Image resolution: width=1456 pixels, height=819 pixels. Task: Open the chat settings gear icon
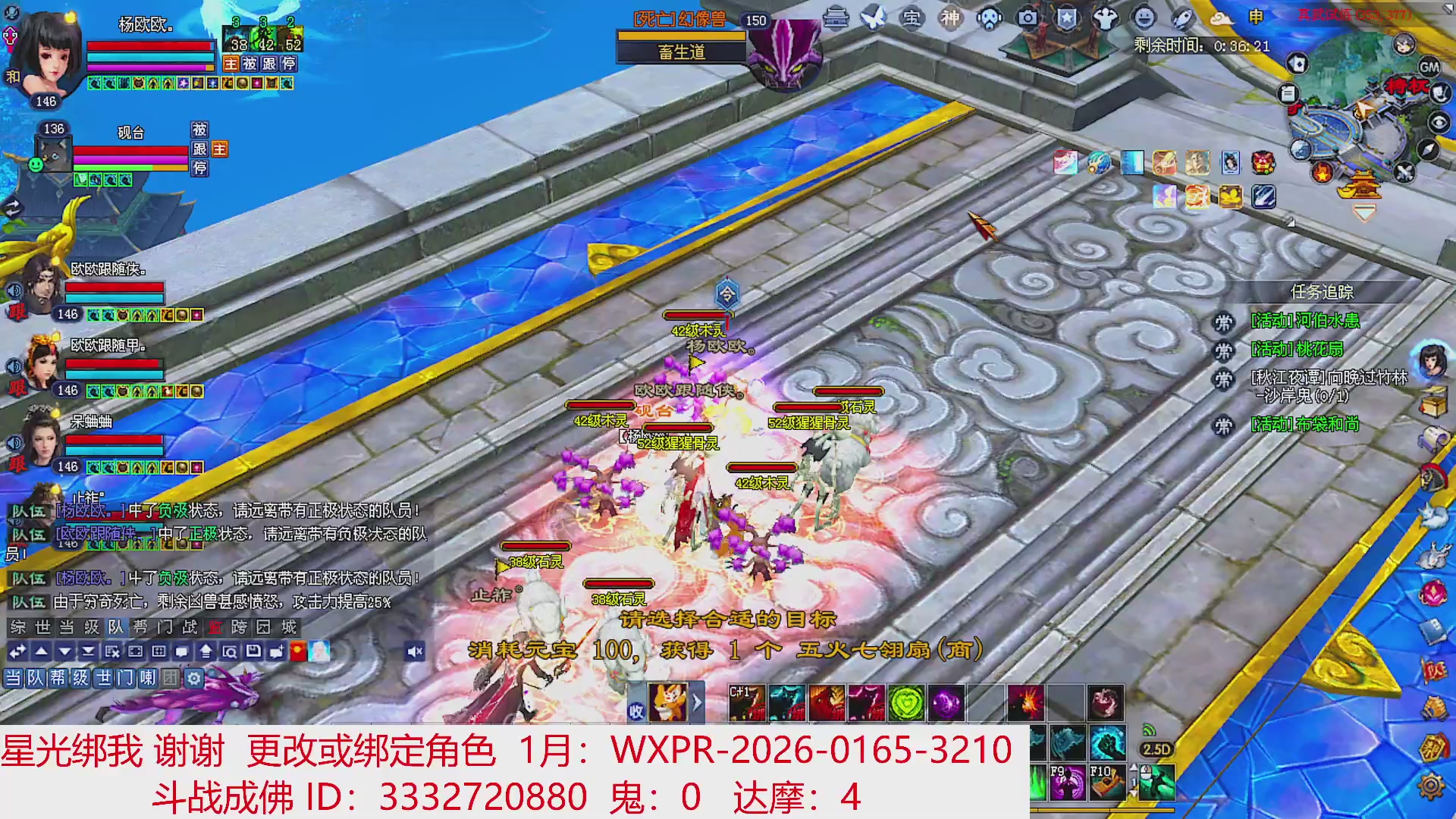[x=194, y=679]
